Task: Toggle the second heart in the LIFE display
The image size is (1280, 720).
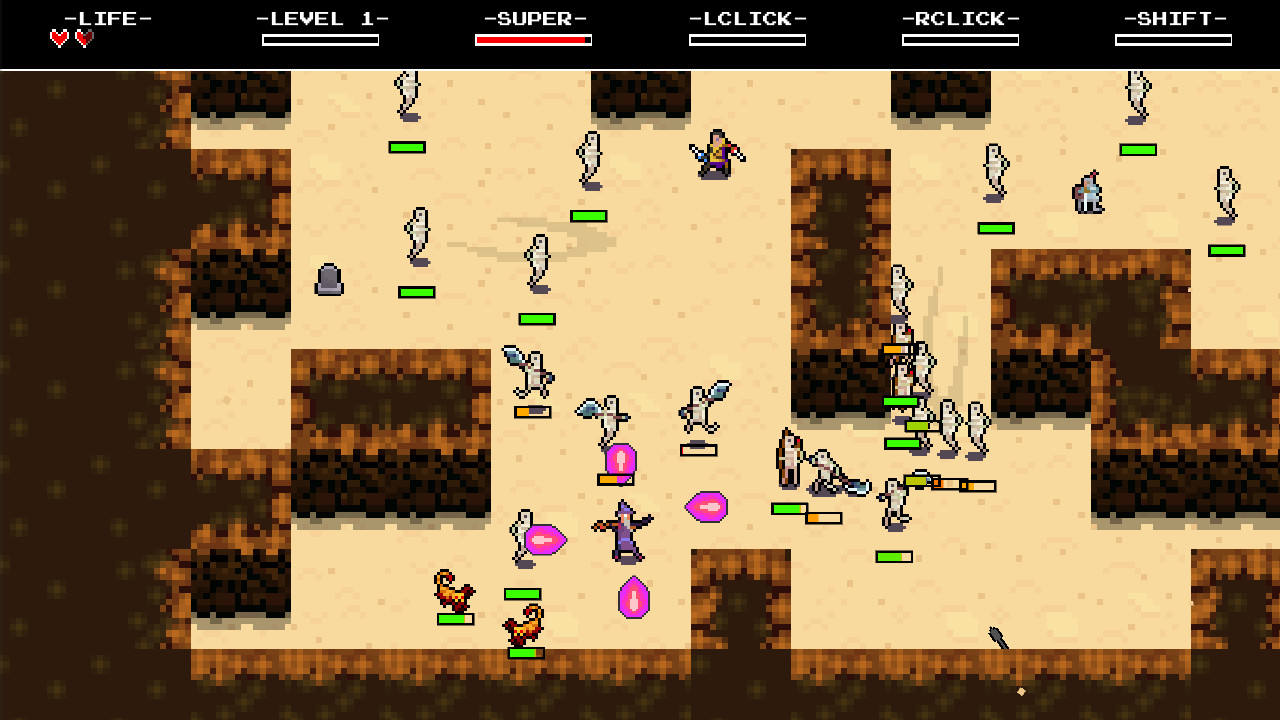Action: tap(85, 37)
